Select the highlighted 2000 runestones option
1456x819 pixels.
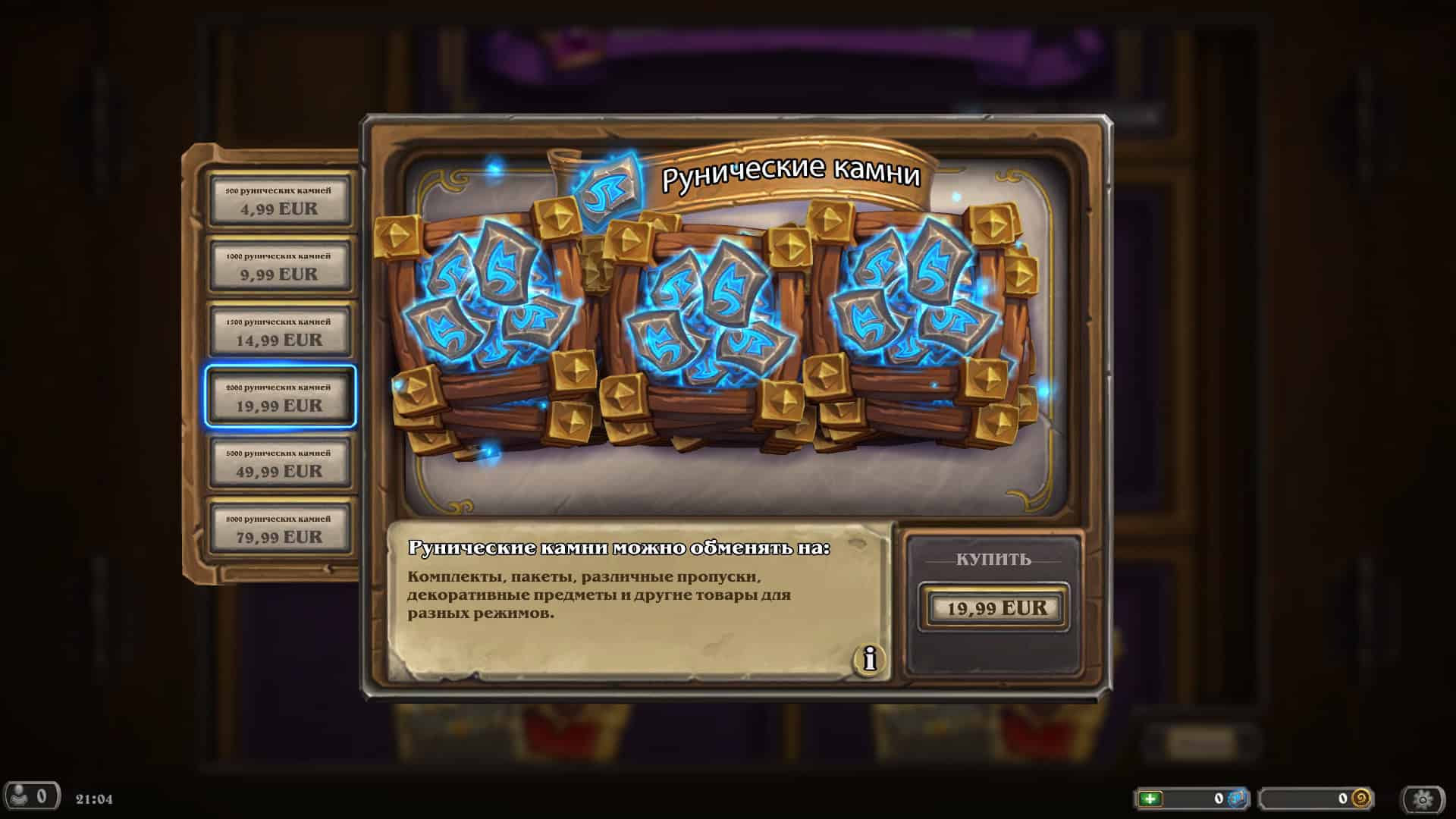[x=281, y=397]
